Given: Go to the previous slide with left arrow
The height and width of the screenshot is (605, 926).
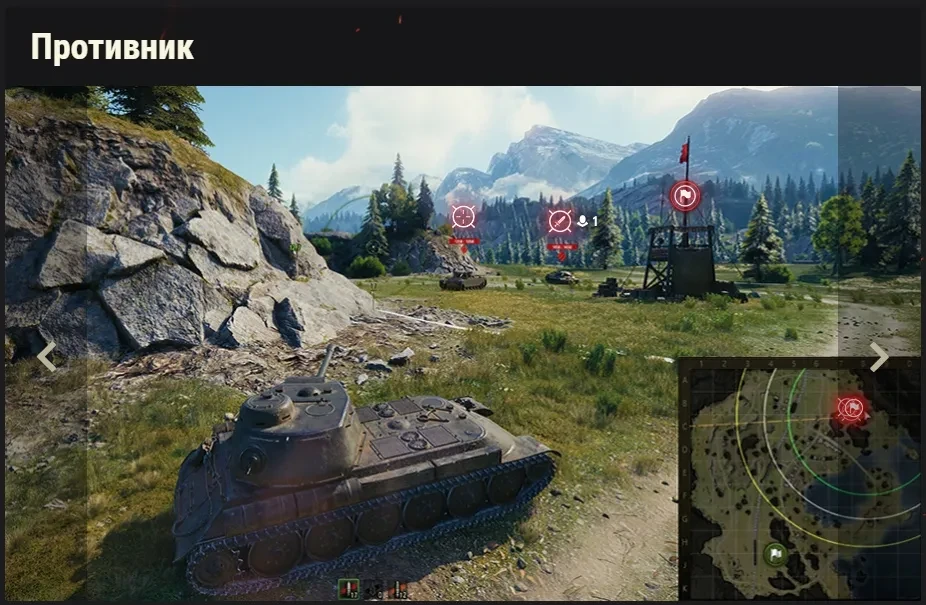Looking at the screenshot, I should (46, 356).
